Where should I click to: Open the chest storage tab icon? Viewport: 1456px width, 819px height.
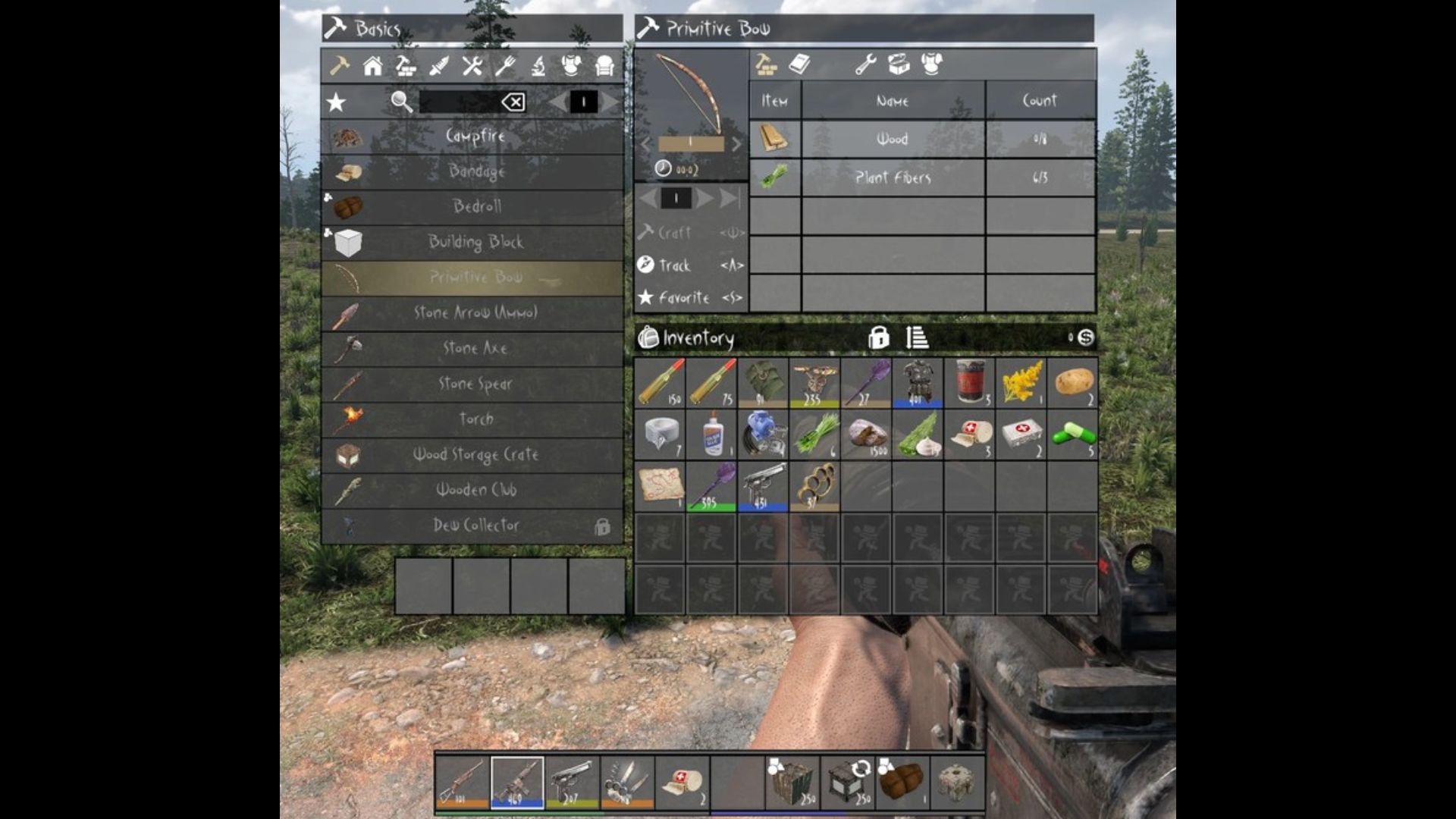897,64
